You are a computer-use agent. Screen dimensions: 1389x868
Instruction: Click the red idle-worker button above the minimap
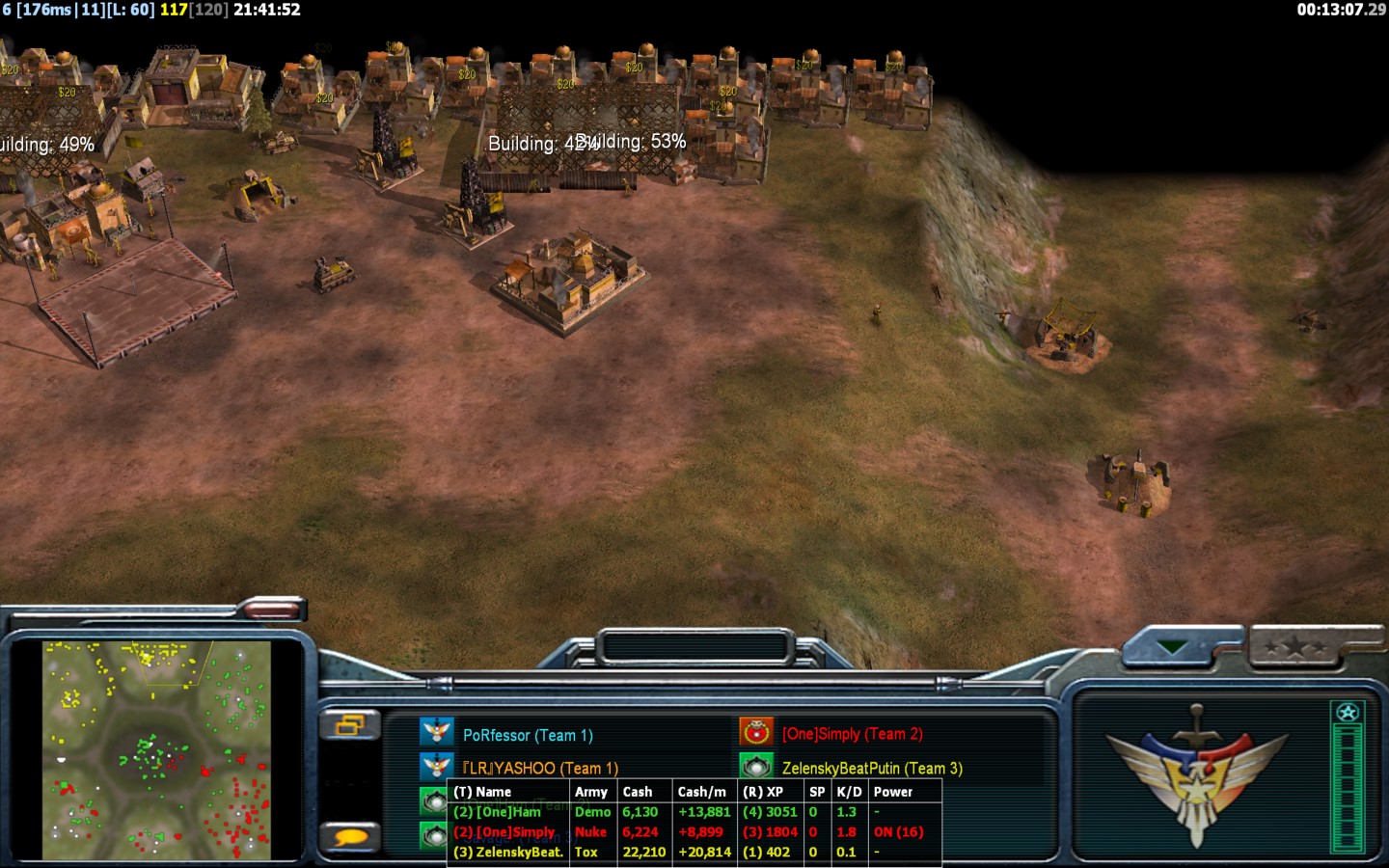coord(272,609)
